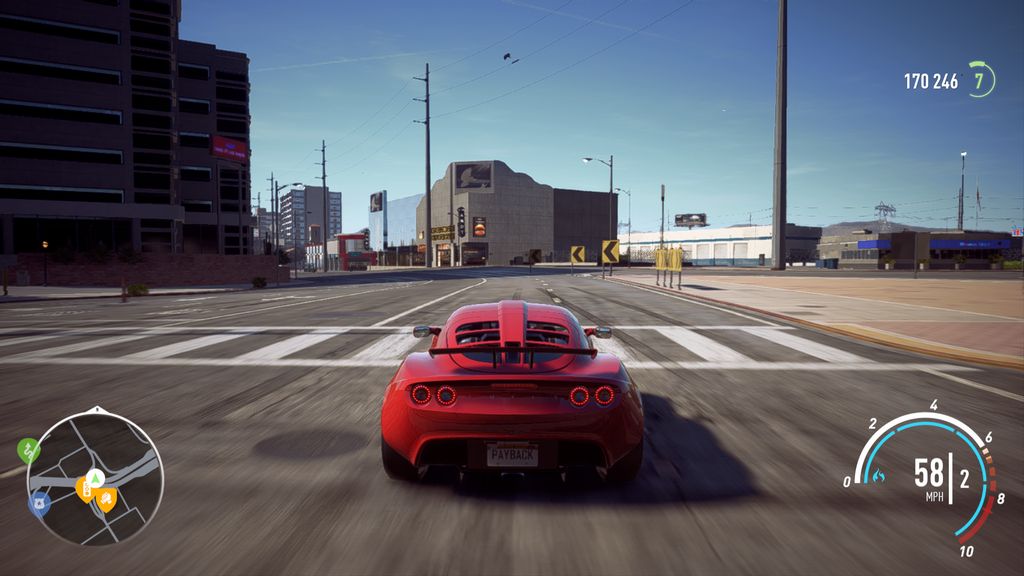Click the white player arrow on the minimap

95,477
